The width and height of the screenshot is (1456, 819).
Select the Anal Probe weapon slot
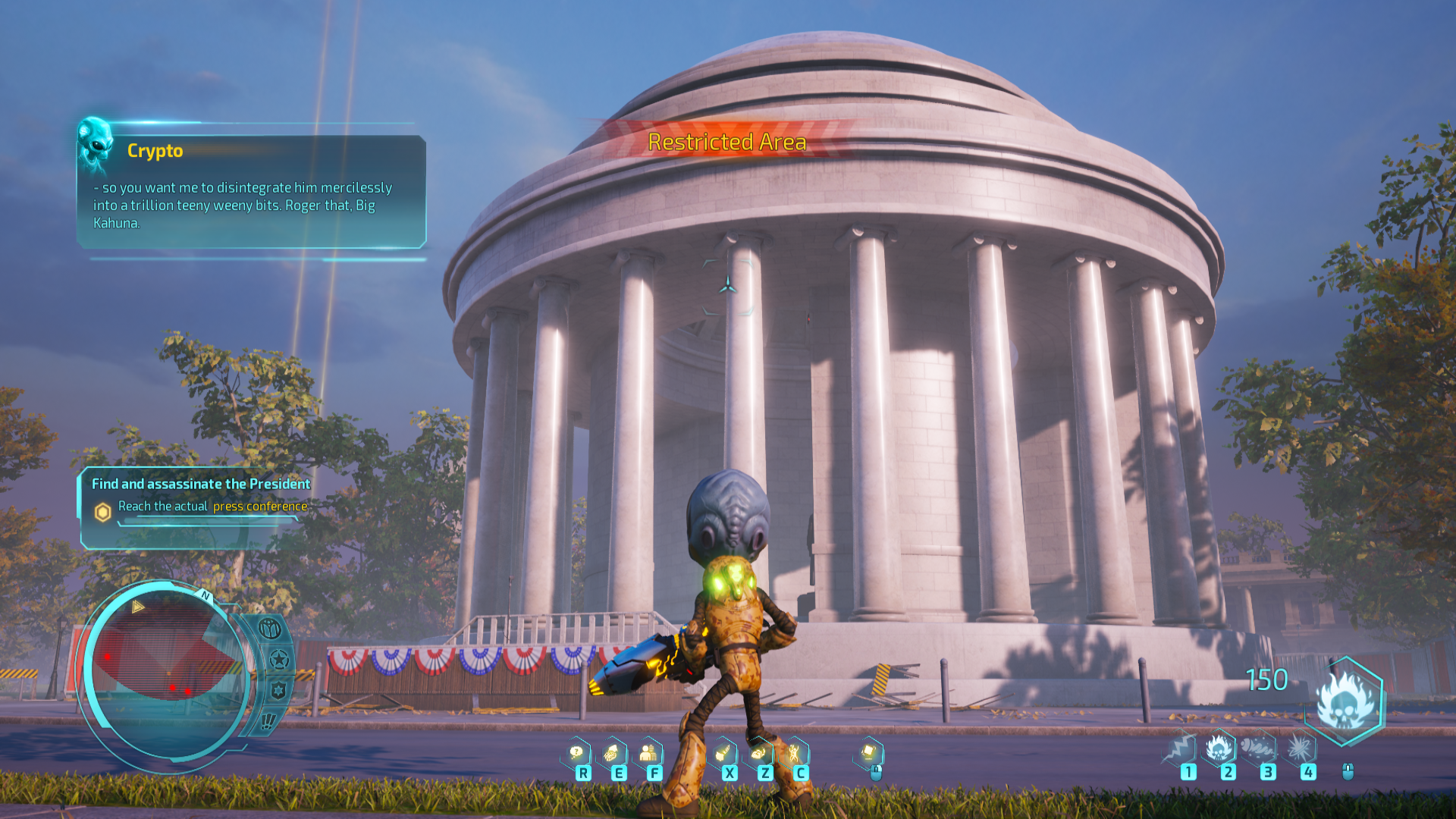click(x=1260, y=749)
